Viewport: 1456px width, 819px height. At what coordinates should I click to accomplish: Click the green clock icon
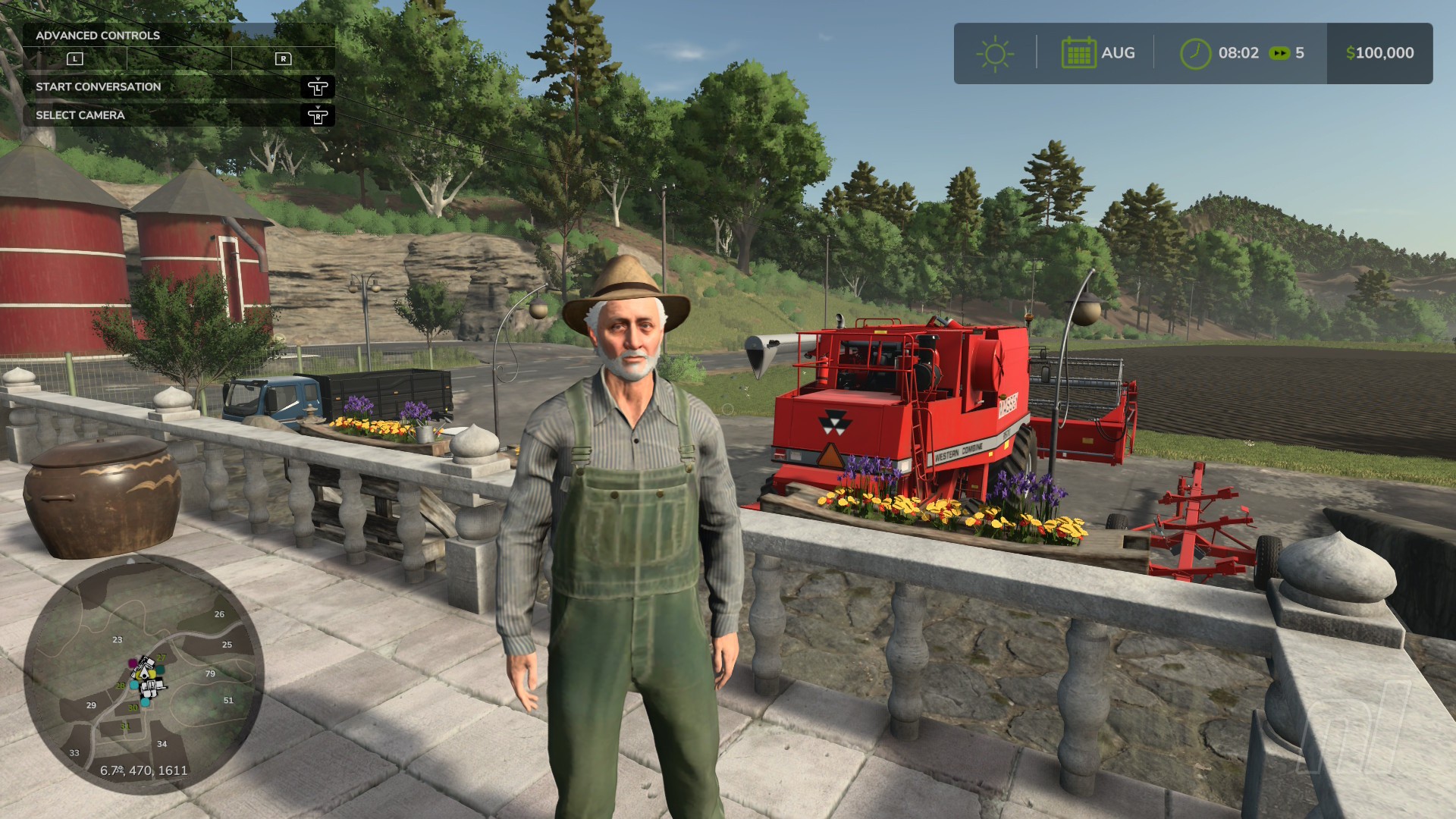click(x=1195, y=54)
